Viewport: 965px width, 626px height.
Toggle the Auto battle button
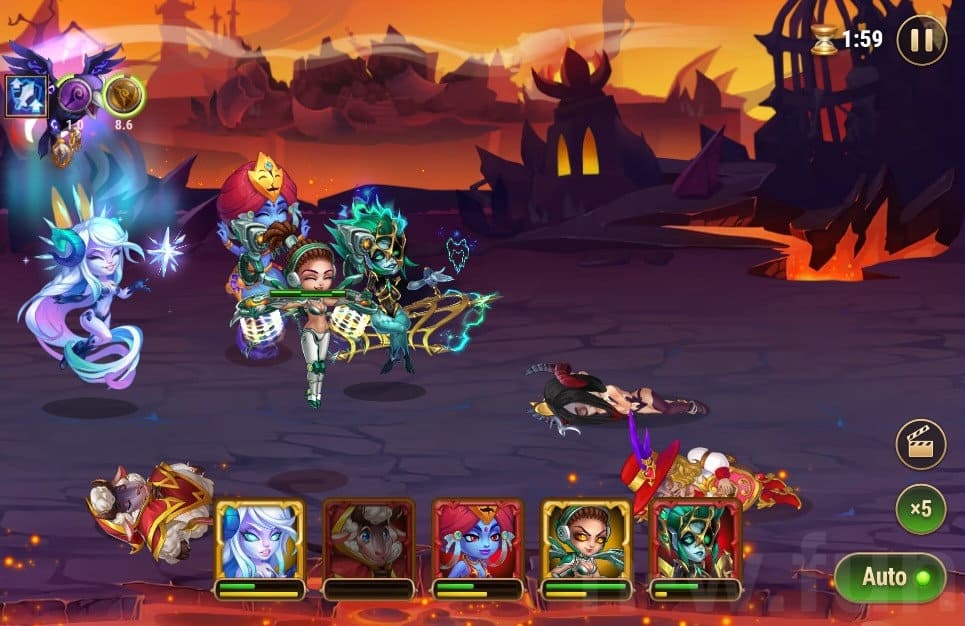889,577
